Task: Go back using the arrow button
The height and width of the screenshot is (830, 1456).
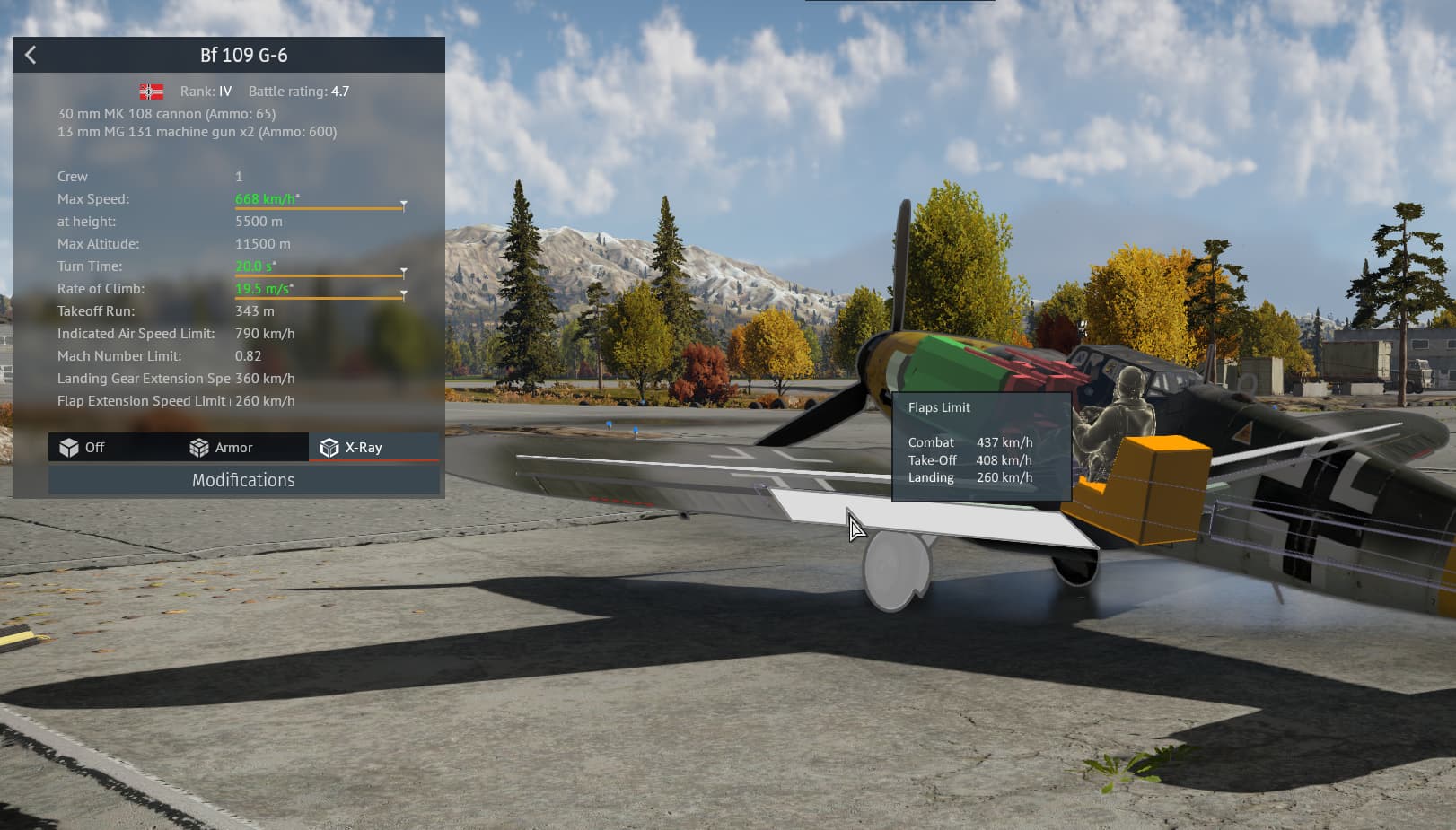Action: tap(31, 56)
